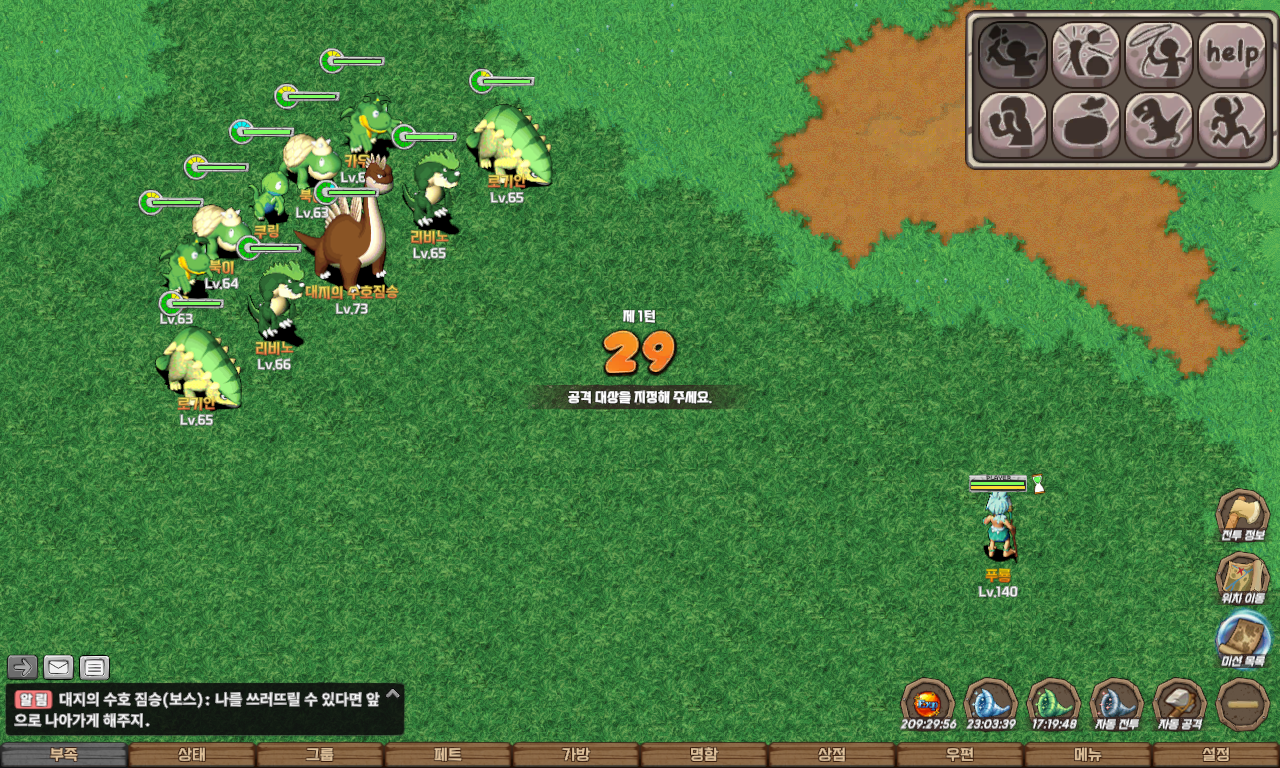The width and height of the screenshot is (1280, 768).
Task: Open the help button in battle panel
Action: [x=1232, y=54]
